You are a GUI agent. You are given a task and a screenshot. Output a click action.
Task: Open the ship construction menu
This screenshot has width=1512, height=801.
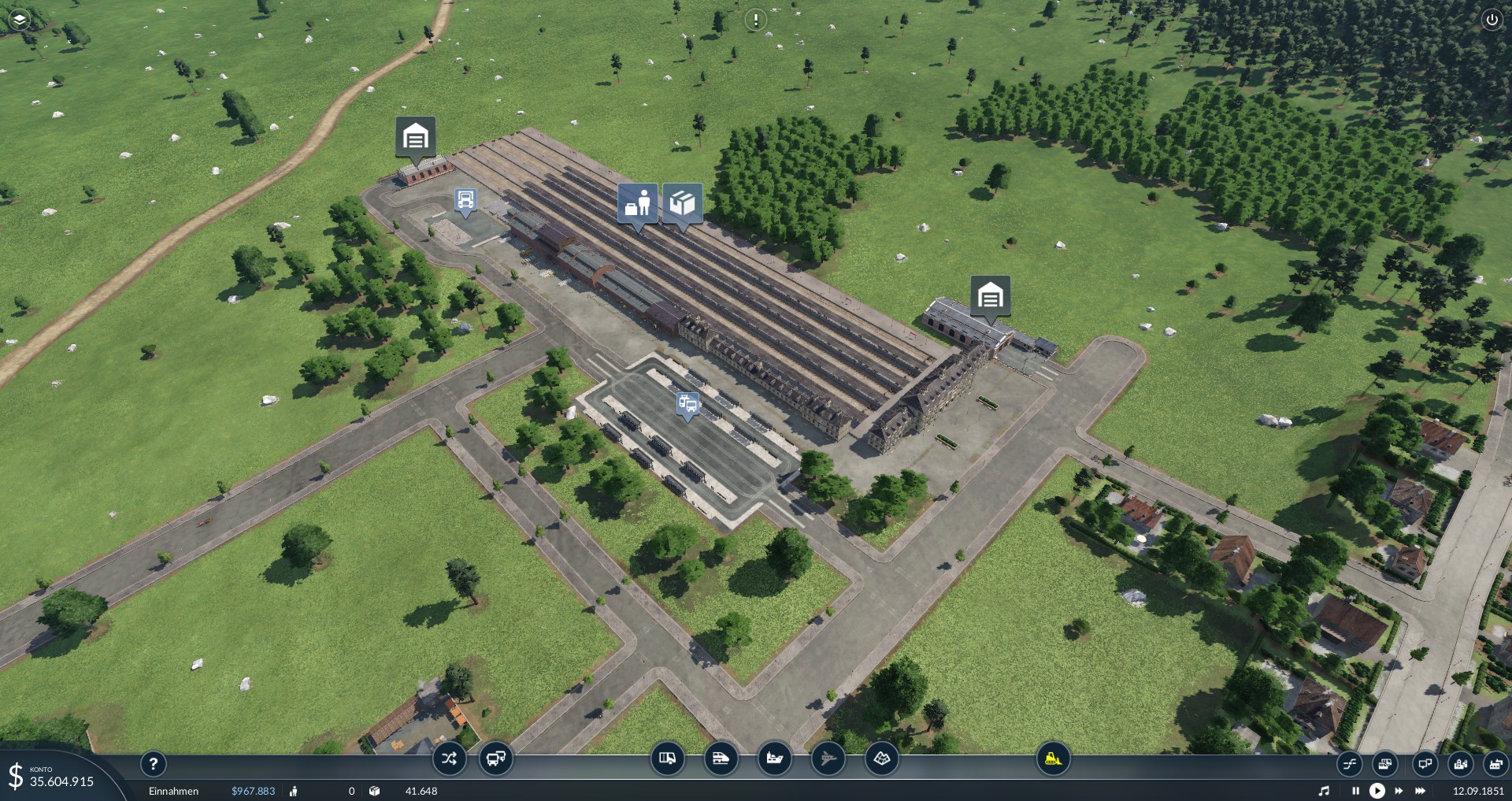pyautogui.click(x=774, y=758)
